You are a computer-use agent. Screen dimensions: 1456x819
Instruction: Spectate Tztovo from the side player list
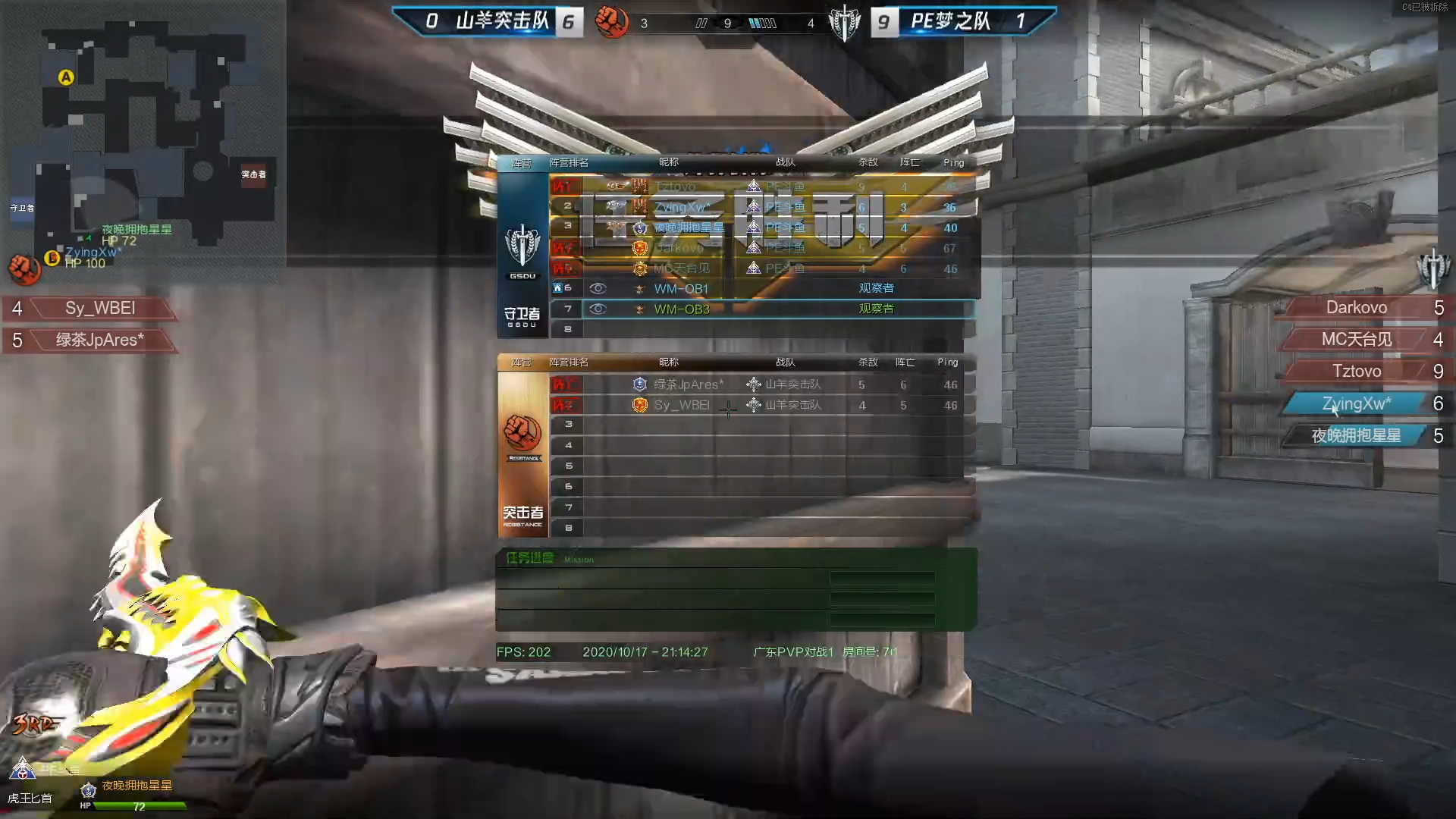(x=1356, y=372)
